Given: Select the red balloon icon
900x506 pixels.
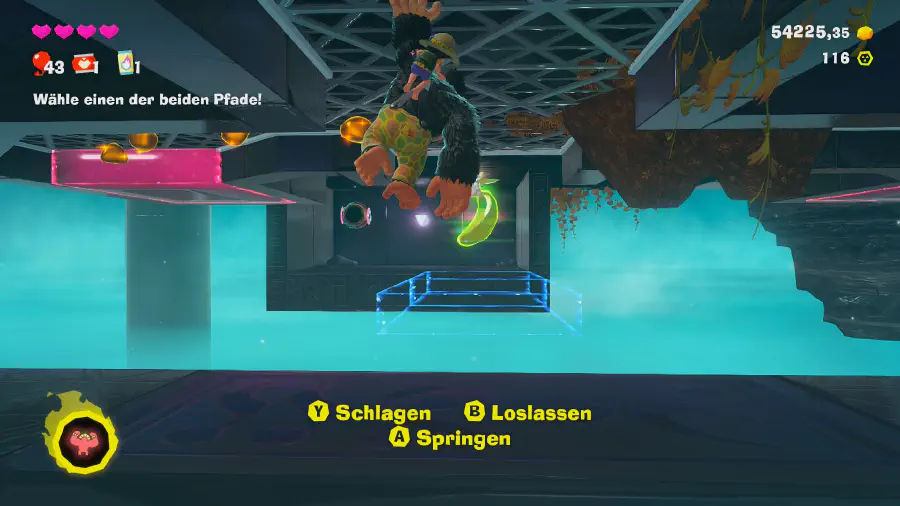Looking at the screenshot, I should tap(40, 64).
